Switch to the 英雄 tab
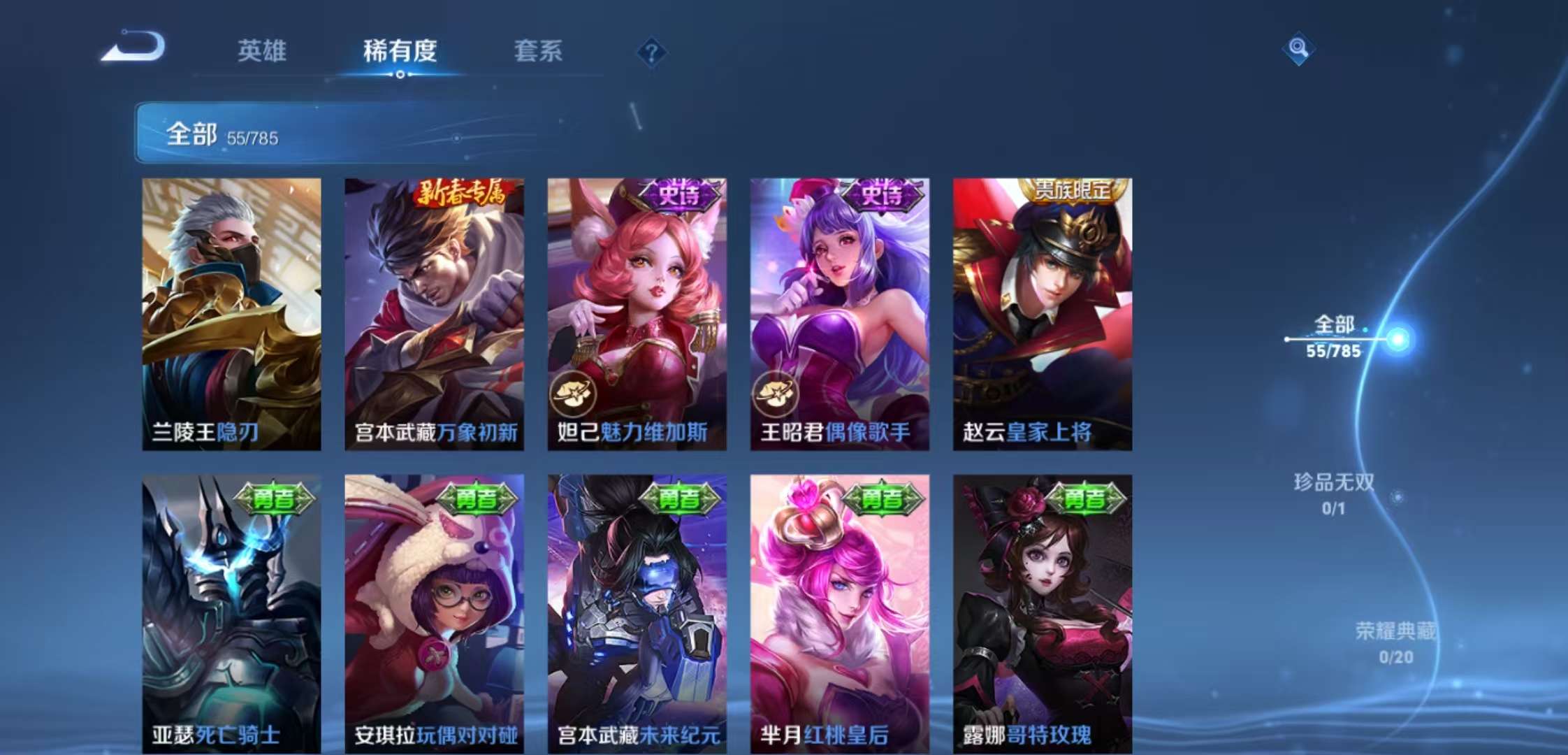Viewport: 1568px width, 755px height. (262, 52)
